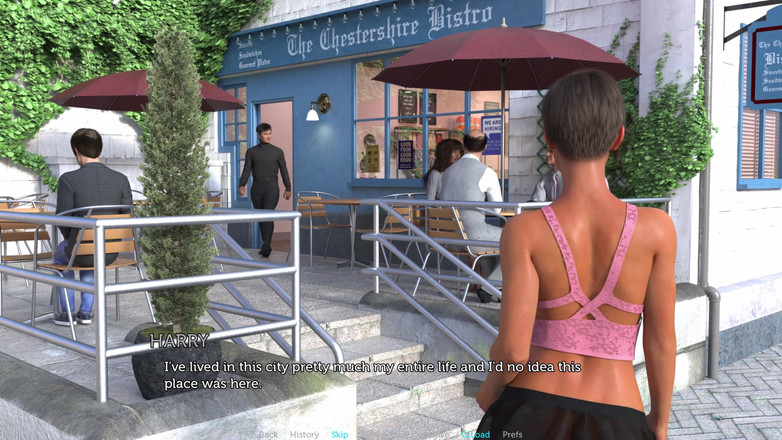
Task: Go back with the Back button
Action: (268, 434)
